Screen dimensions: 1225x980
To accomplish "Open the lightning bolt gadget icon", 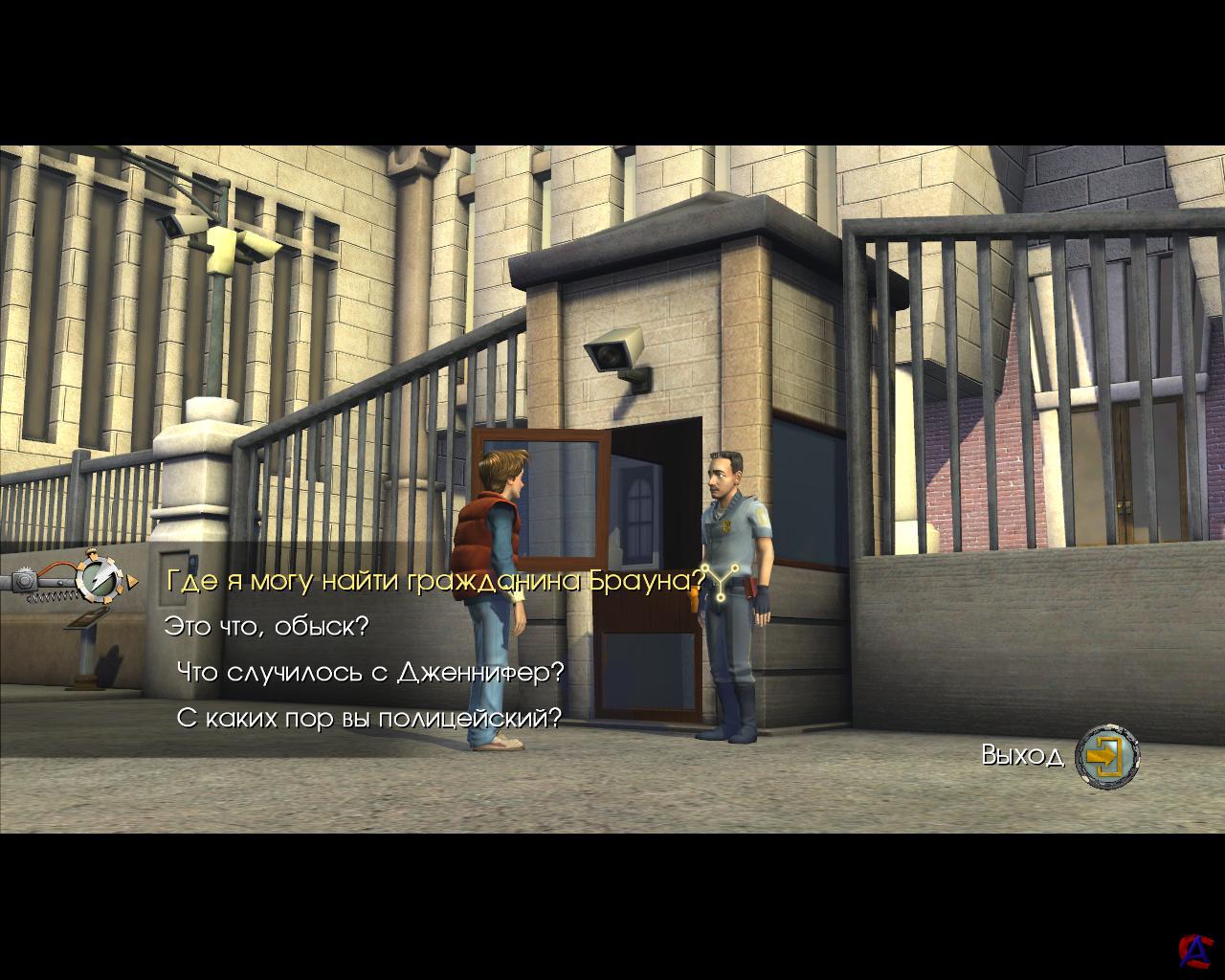I will 97,578.
